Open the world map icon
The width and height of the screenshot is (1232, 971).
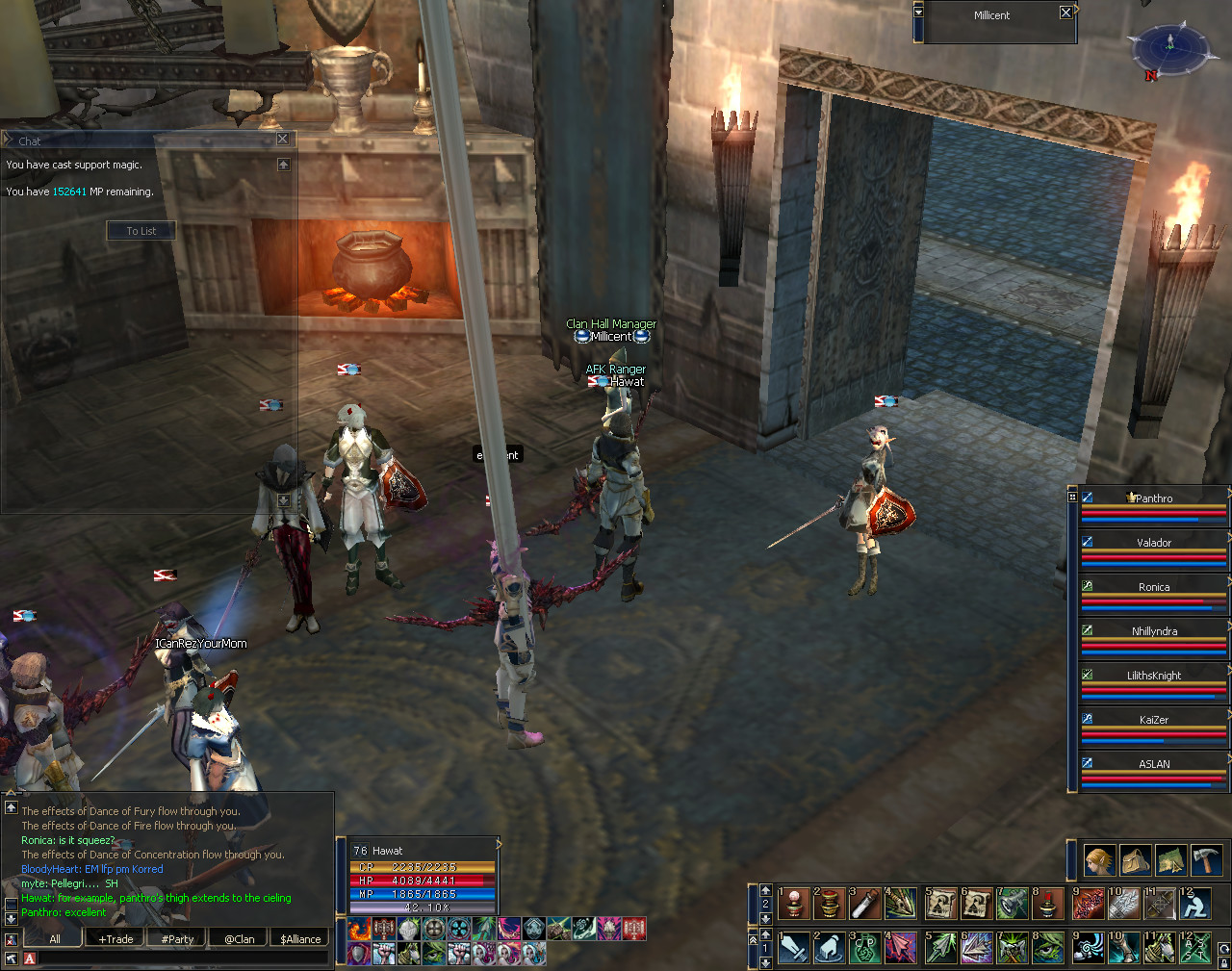coord(1170,859)
